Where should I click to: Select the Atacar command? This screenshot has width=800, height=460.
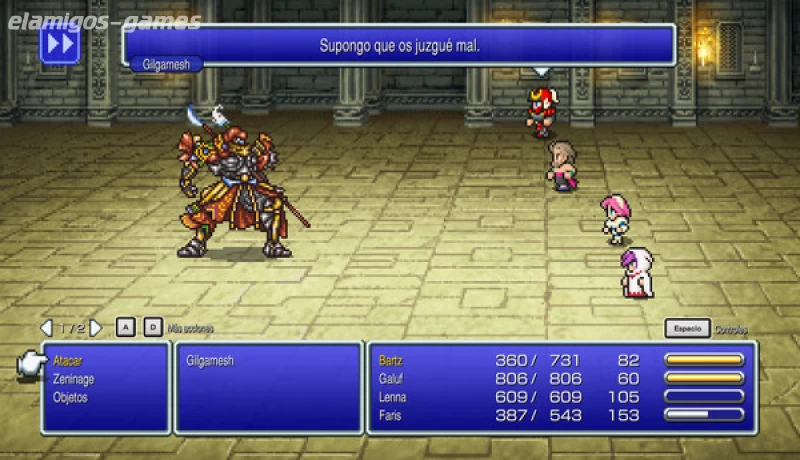tap(69, 361)
